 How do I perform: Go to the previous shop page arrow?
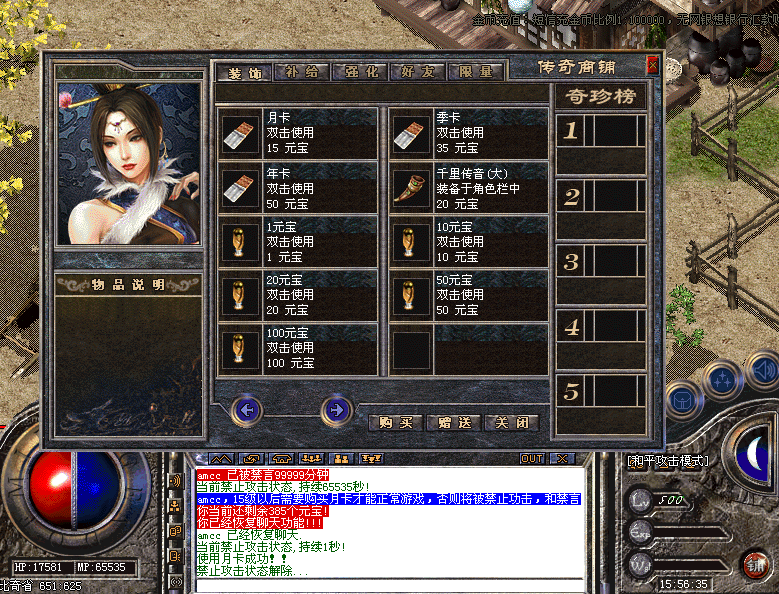pyautogui.click(x=247, y=409)
